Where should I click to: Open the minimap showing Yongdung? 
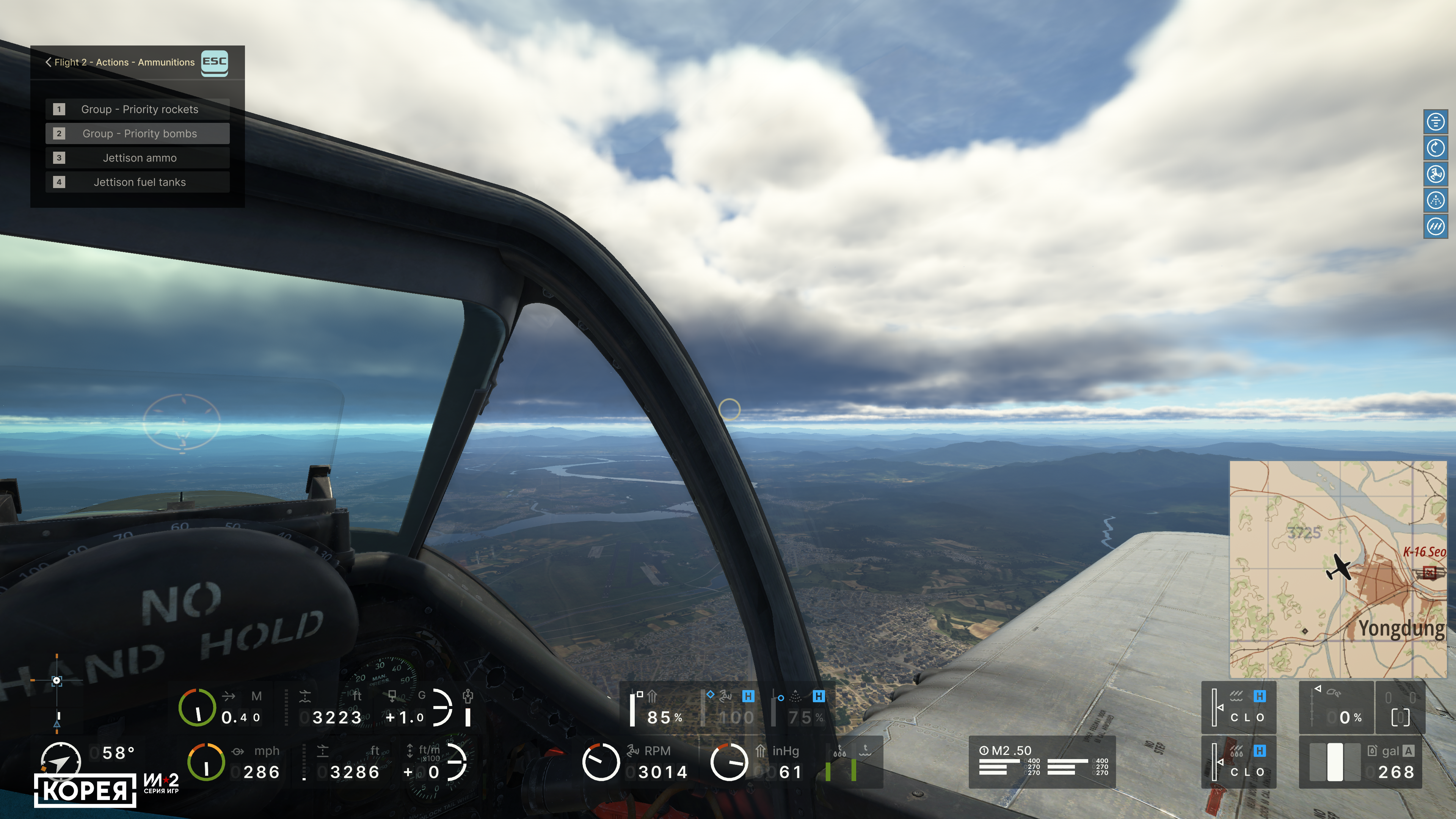(x=1337, y=569)
